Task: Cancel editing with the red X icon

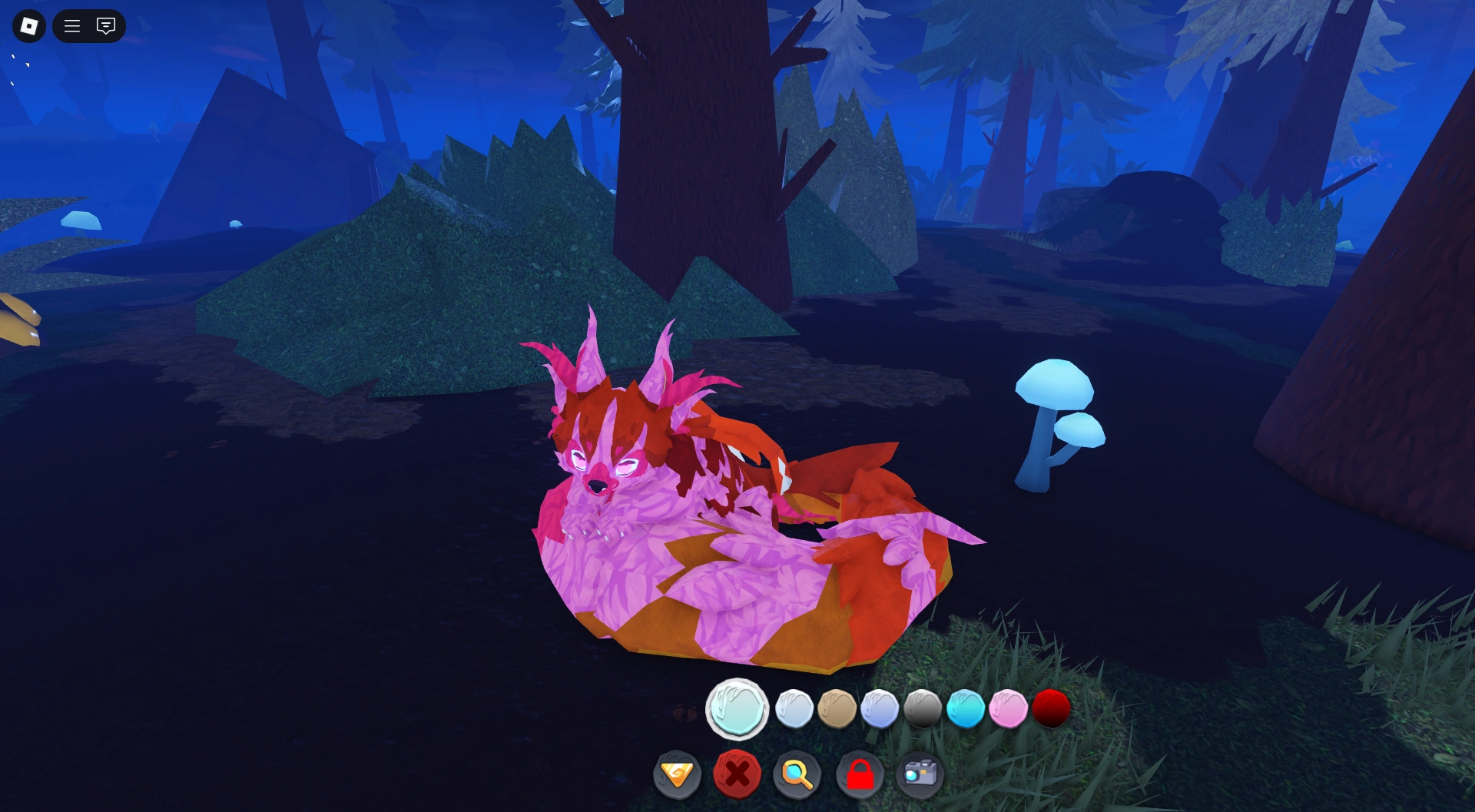Action: coord(737,774)
